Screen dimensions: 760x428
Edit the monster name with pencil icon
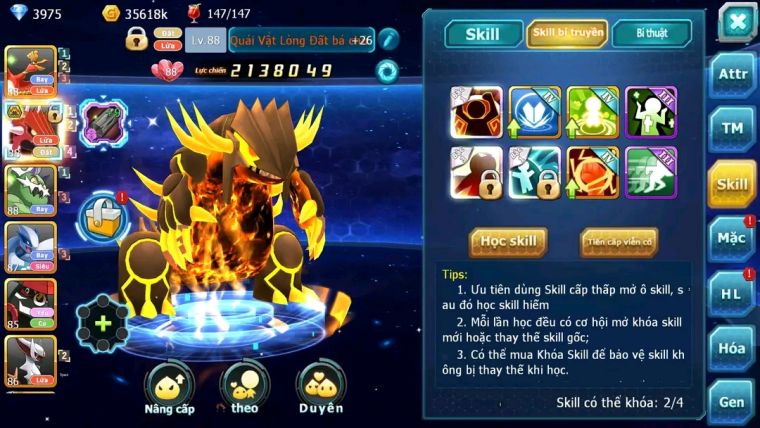(388, 39)
